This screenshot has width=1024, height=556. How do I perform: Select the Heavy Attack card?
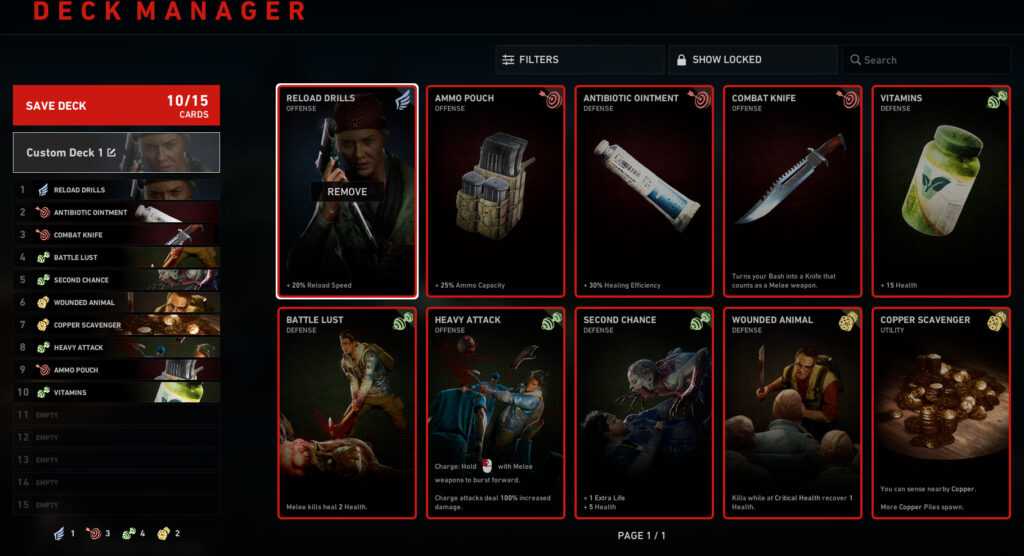496,413
